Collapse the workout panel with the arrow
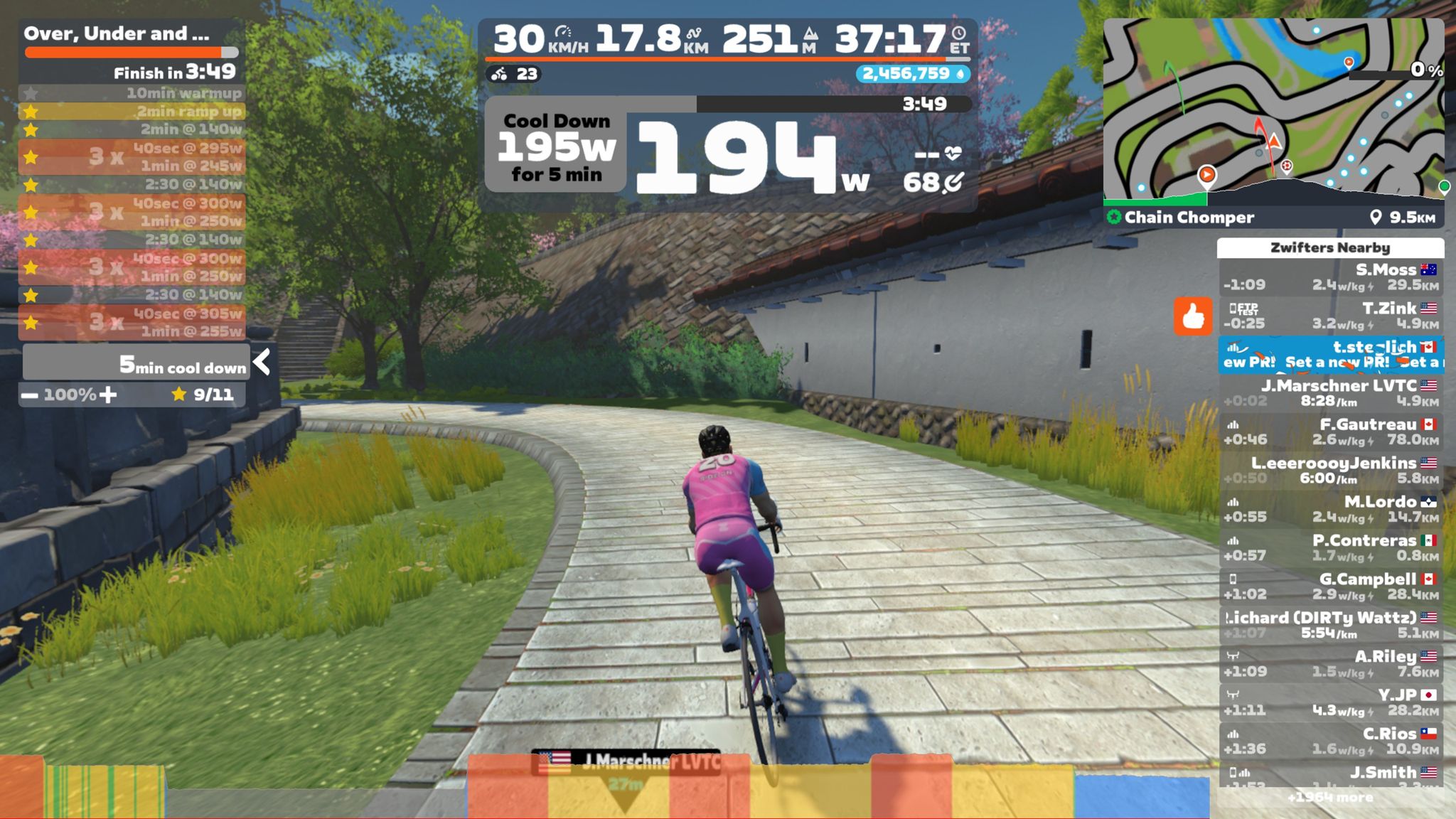The width and height of the screenshot is (1456, 819). click(262, 363)
